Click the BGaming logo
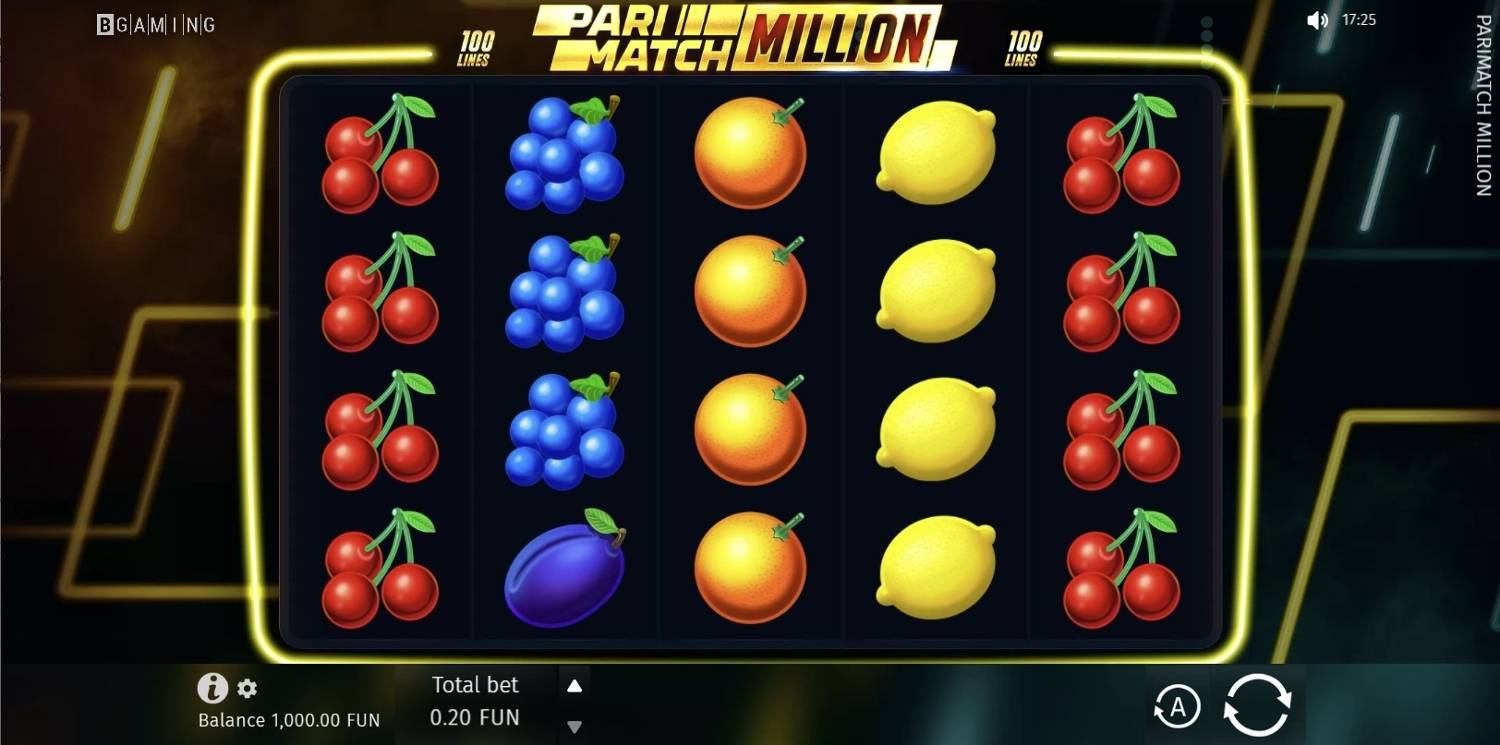 pyautogui.click(x=154, y=24)
